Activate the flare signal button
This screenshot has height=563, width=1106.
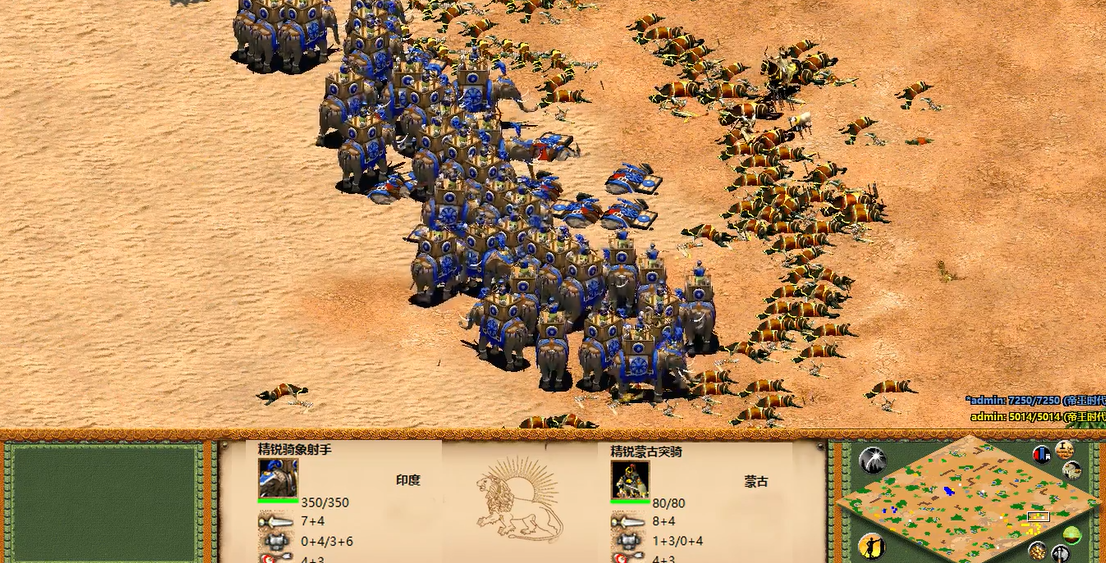(x=872, y=460)
